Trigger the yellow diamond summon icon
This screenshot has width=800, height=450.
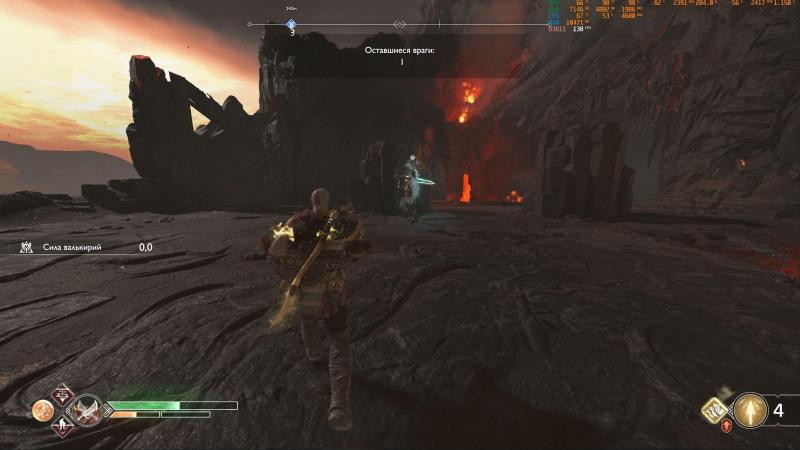coord(717,409)
